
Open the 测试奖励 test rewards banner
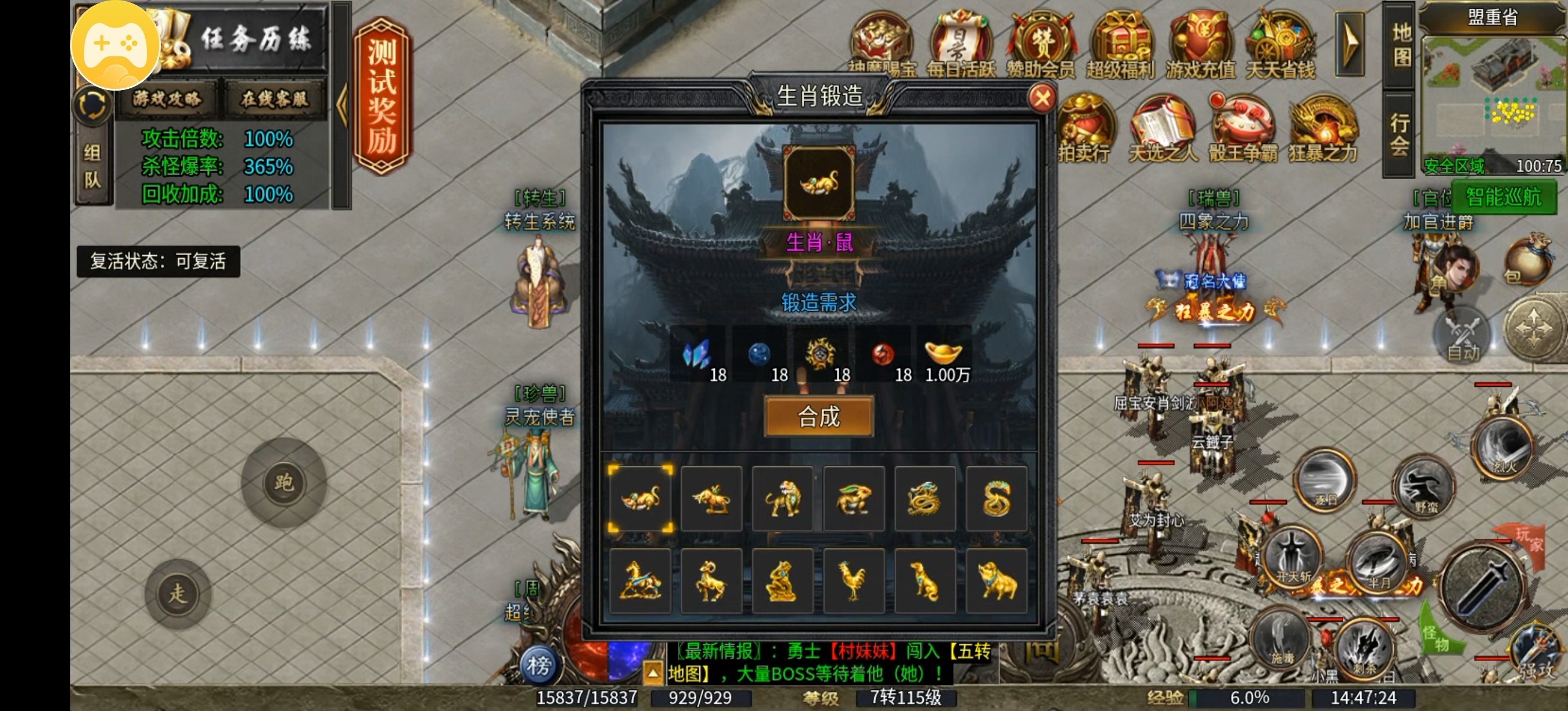[382, 96]
